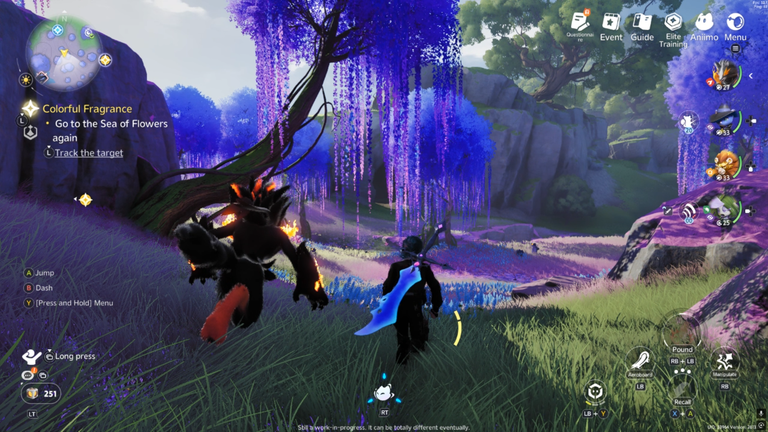The height and width of the screenshot is (432, 768).
Task: Open the Questionnaire icon
Action: click(x=580, y=21)
